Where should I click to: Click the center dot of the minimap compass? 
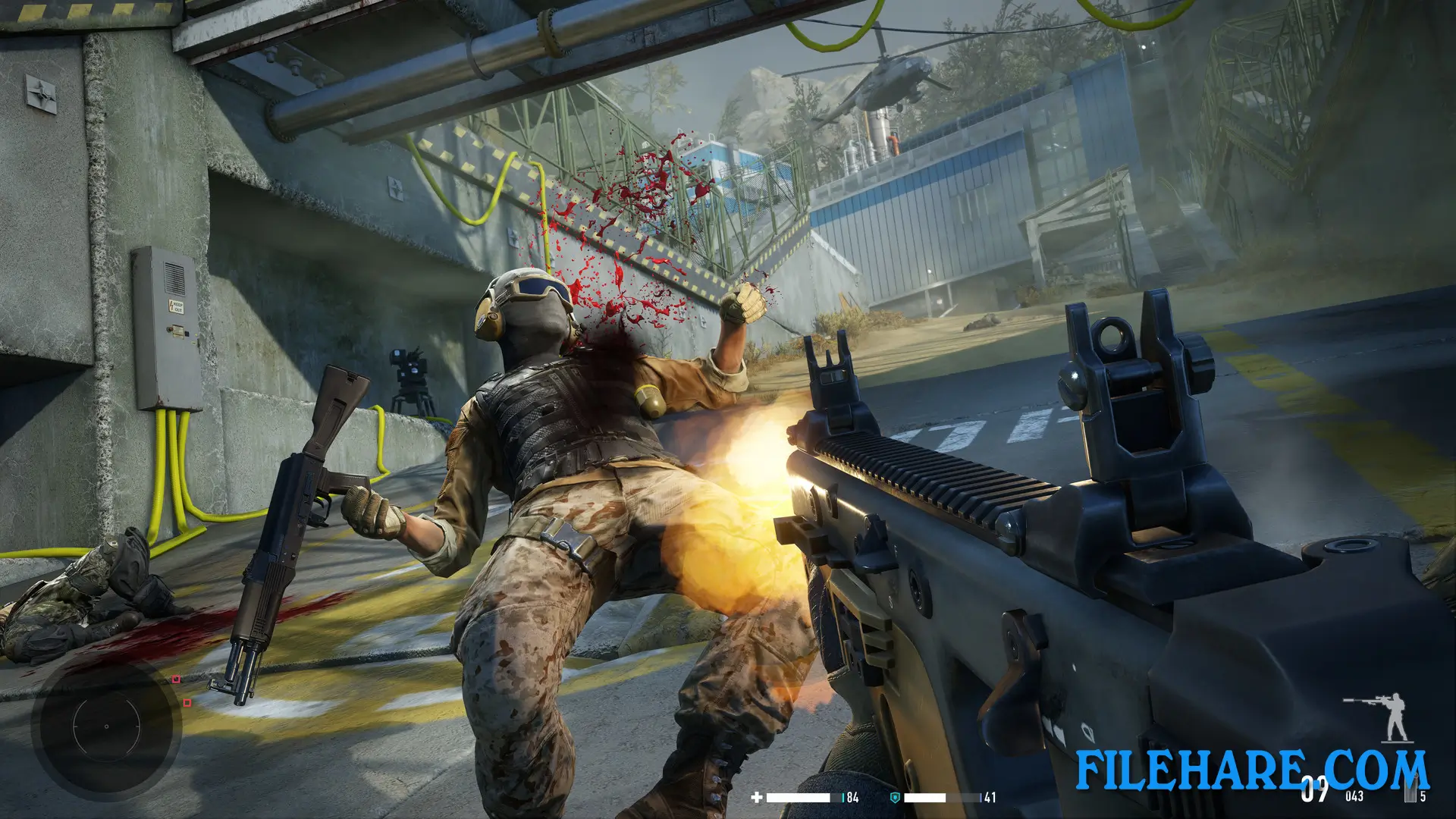107,726
